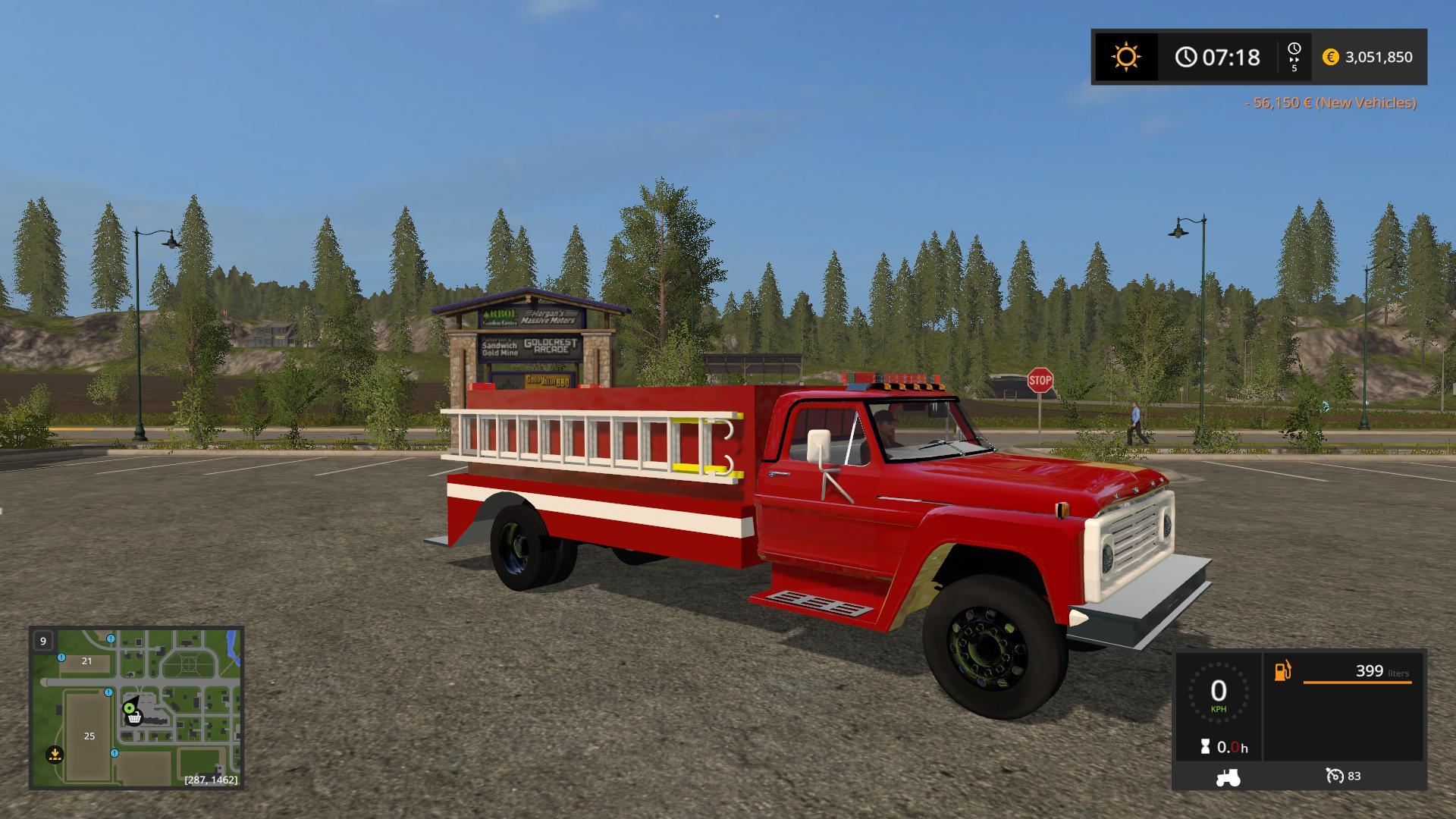This screenshot has height=819, width=1456.
Task: Select field 25 on the minimap
Action: click(89, 736)
